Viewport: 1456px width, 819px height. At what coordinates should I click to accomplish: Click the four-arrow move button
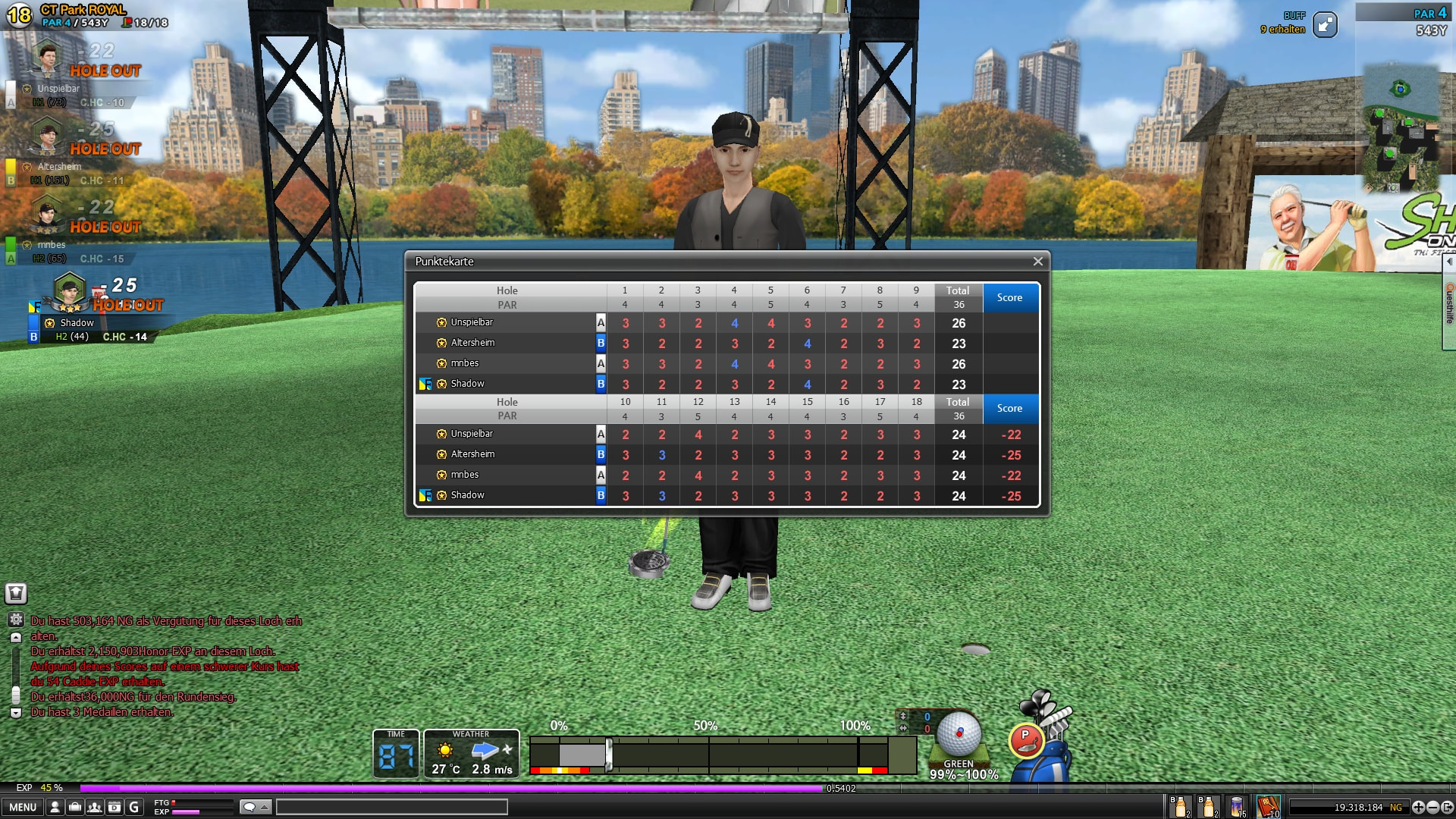(x=1418, y=808)
